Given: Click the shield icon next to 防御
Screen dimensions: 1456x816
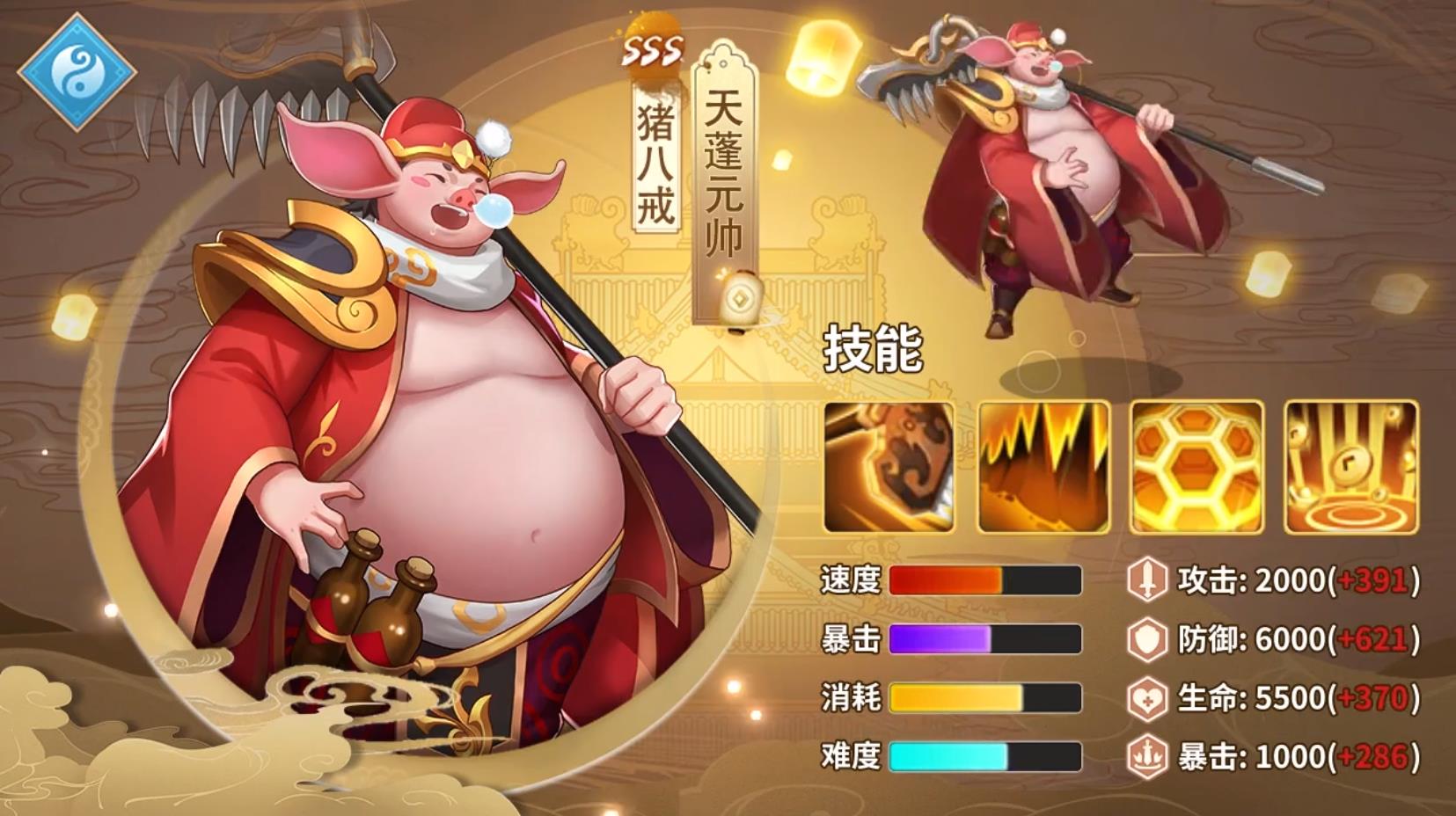Looking at the screenshot, I should [x=1149, y=638].
